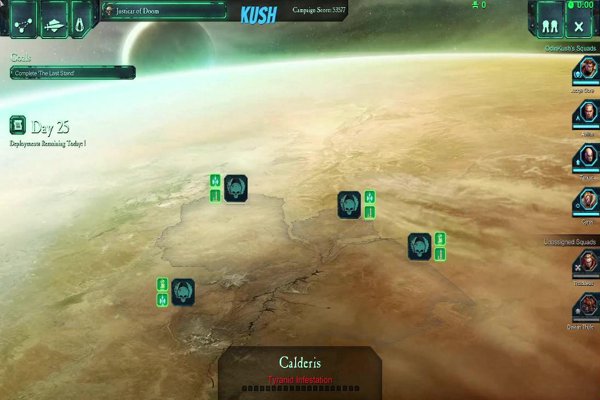Open the star map nodes button
This screenshot has width=600, height=400.
pyautogui.click(x=23, y=20)
